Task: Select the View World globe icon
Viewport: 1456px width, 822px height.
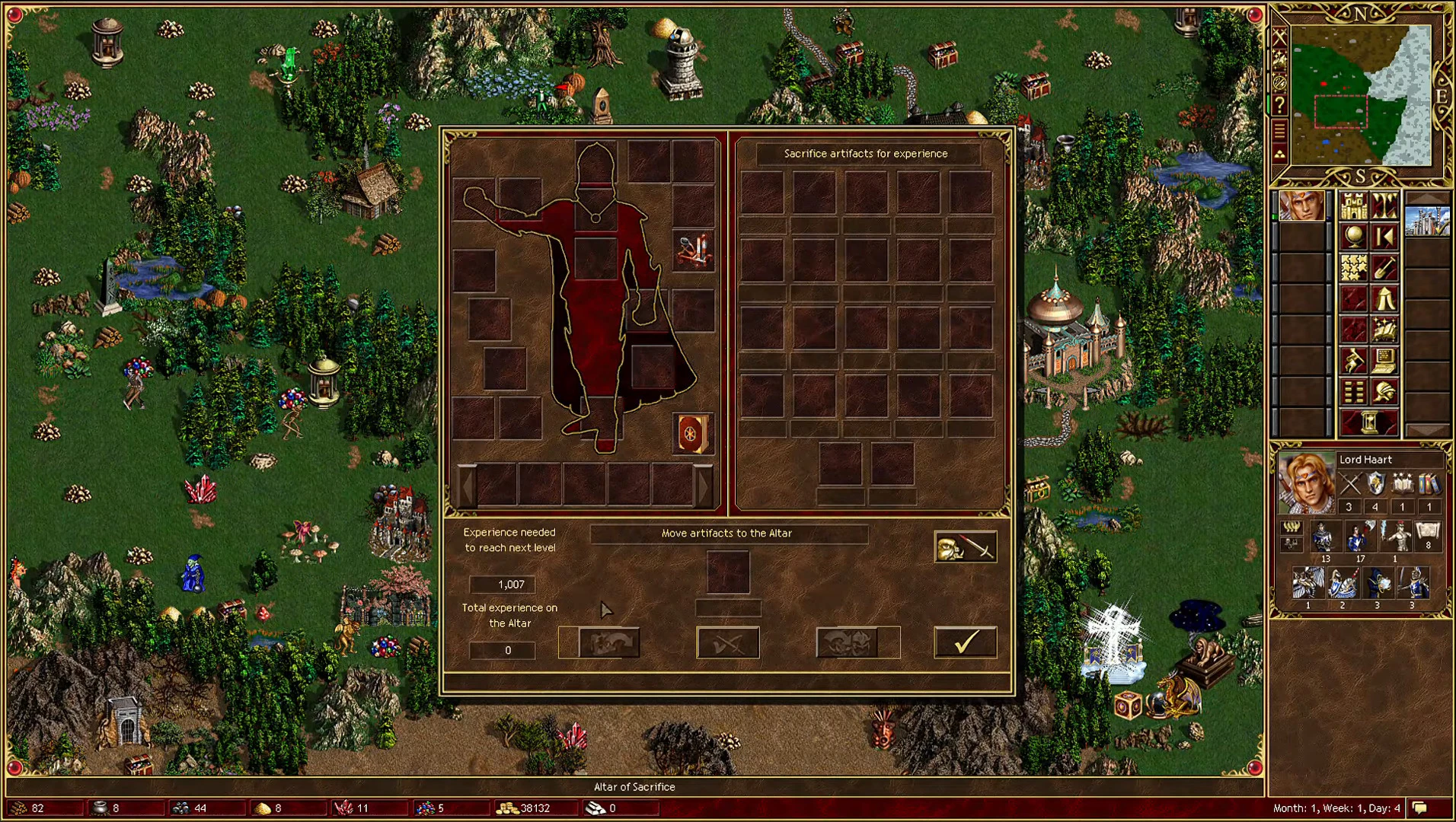Action: (x=1354, y=234)
